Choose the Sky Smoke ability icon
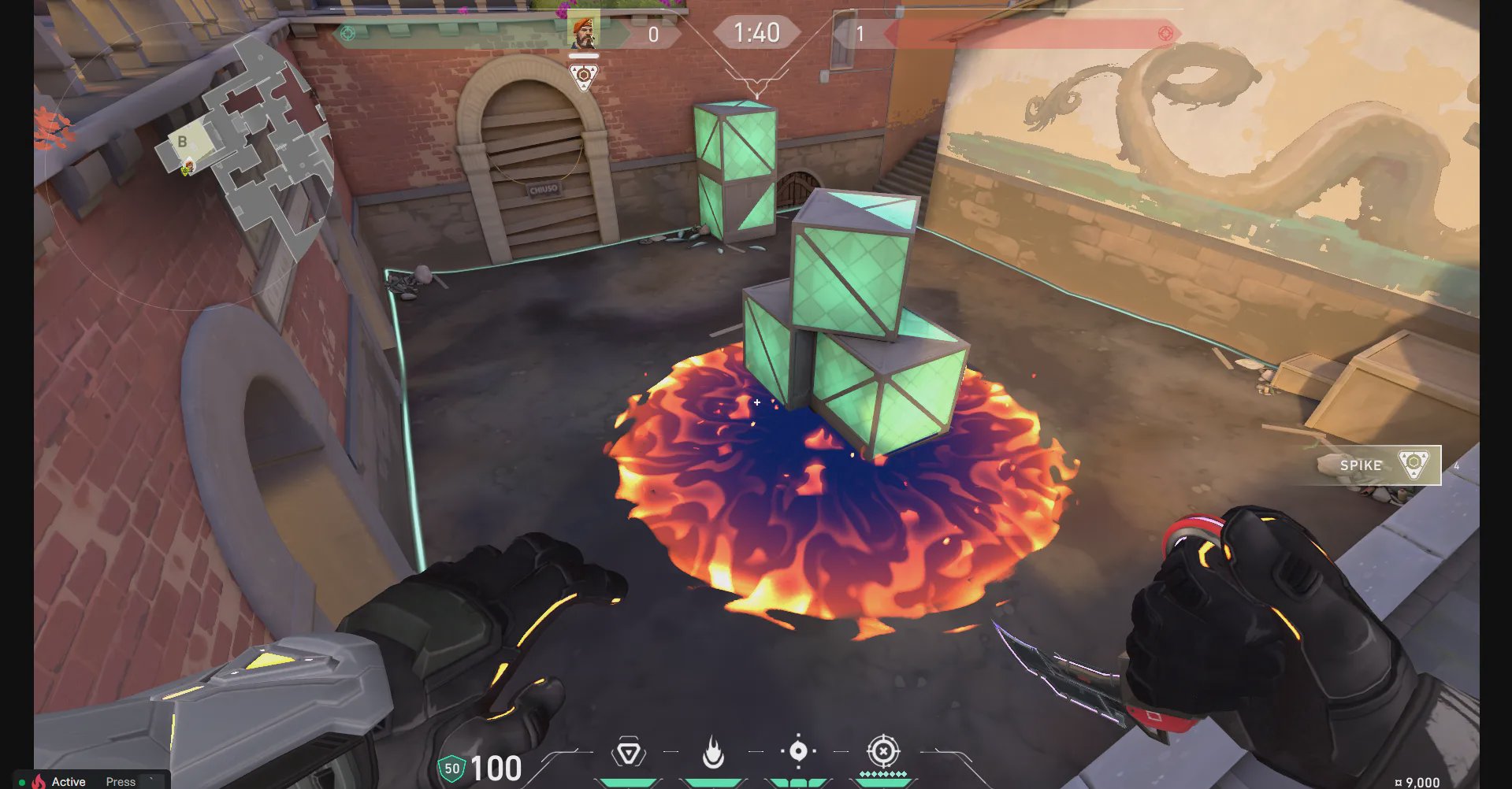 [797, 751]
